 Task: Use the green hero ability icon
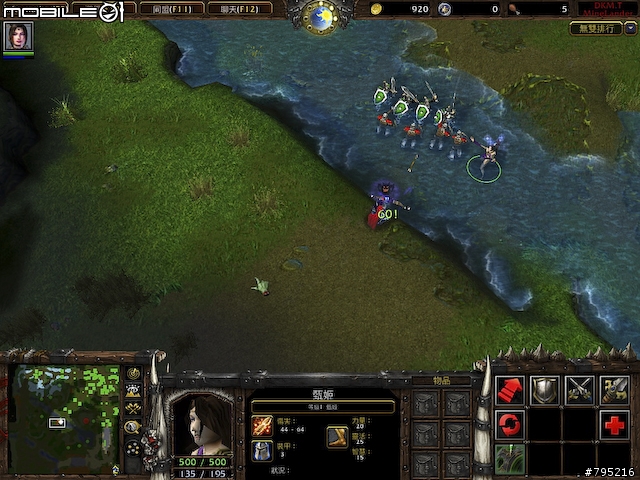coord(510,459)
